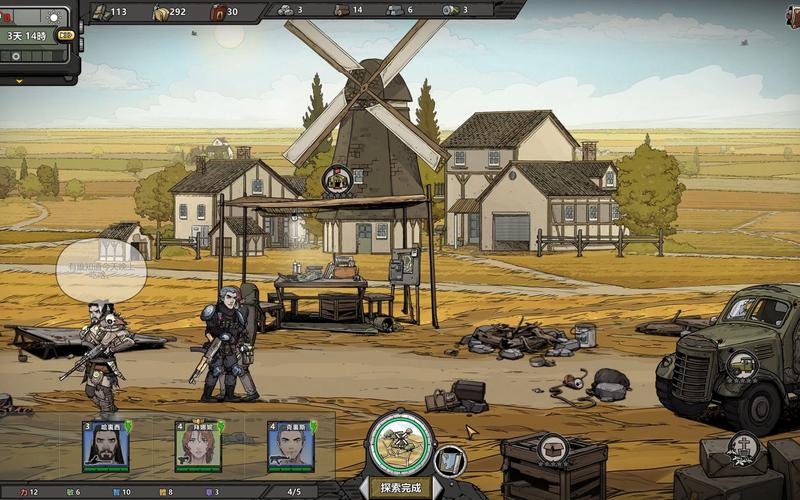The image size is (800, 500).
Task: Click the yellow speed button beside the clock
Action: tap(66, 35)
